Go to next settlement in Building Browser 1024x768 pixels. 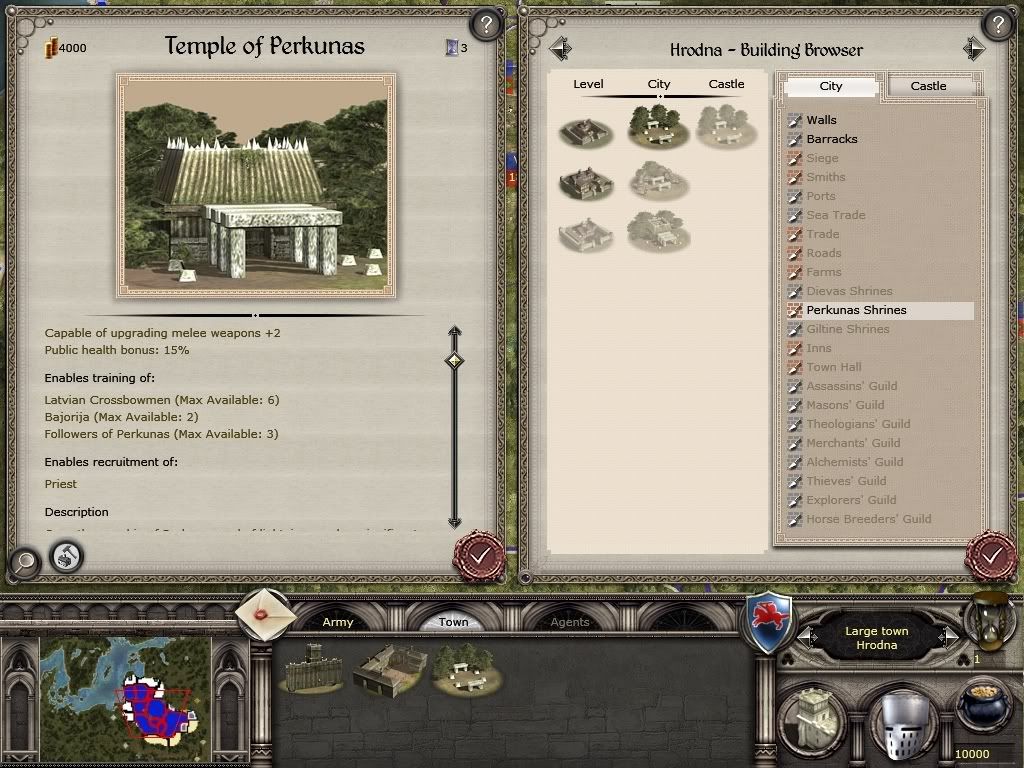(974, 48)
